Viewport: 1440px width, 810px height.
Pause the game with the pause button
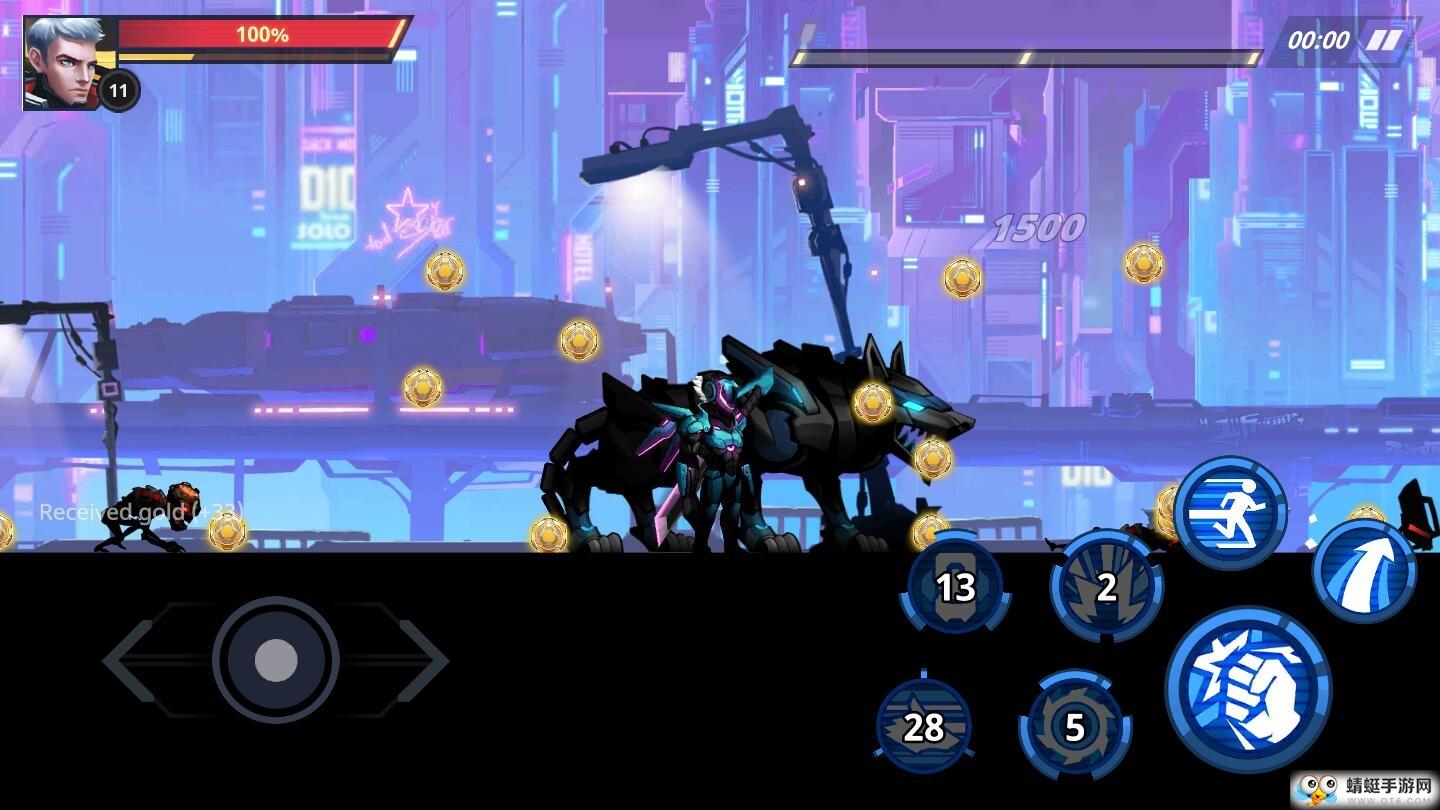point(1385,40)
